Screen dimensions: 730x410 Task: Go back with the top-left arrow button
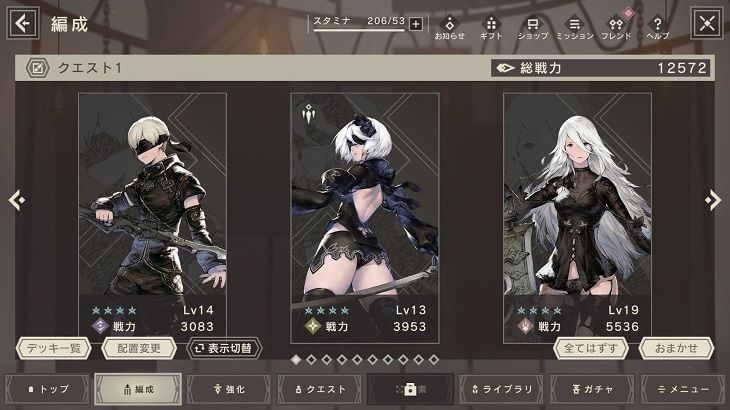(22, 22)
